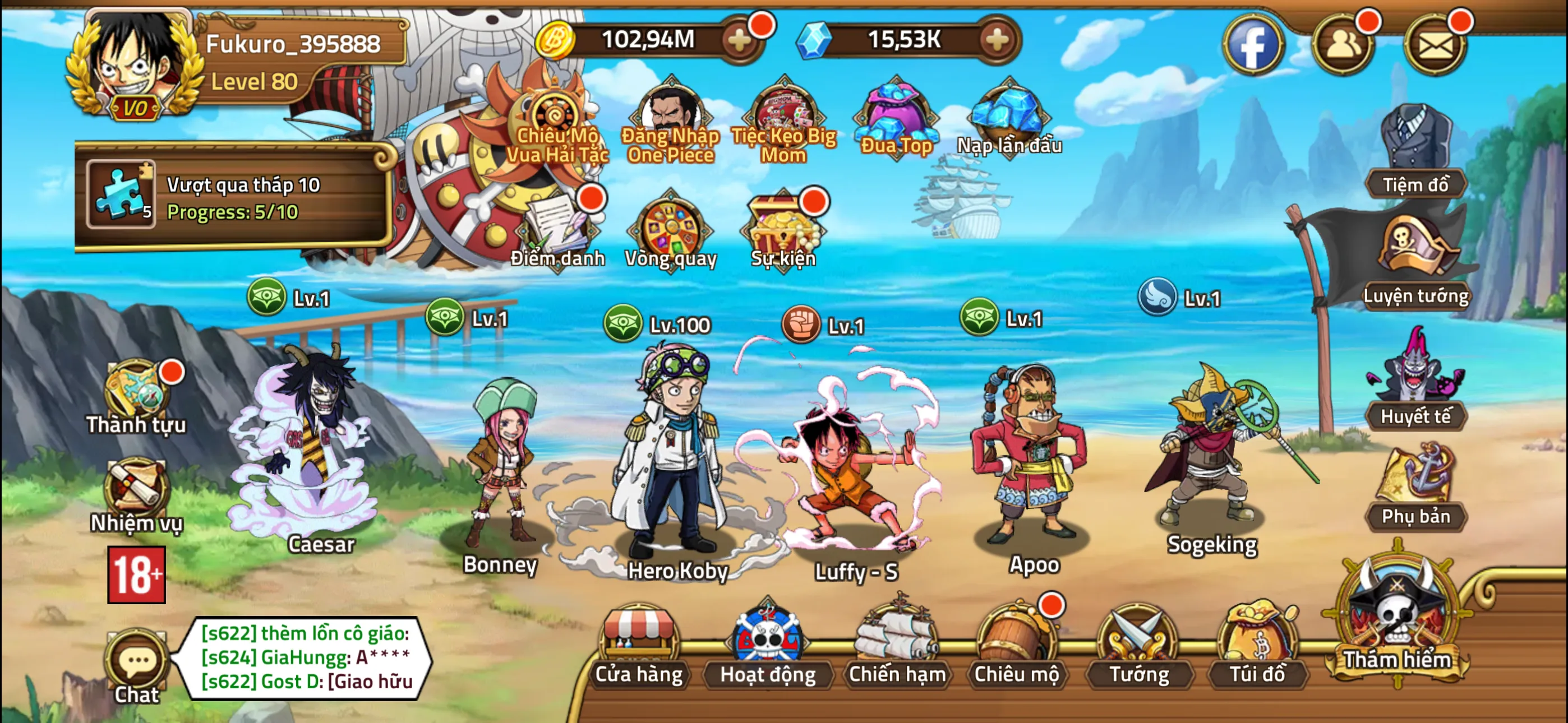Enter the Tiệm đồ outfit shop
The height and width of the screenshot is (723, 1568).
pos(1416,152)
